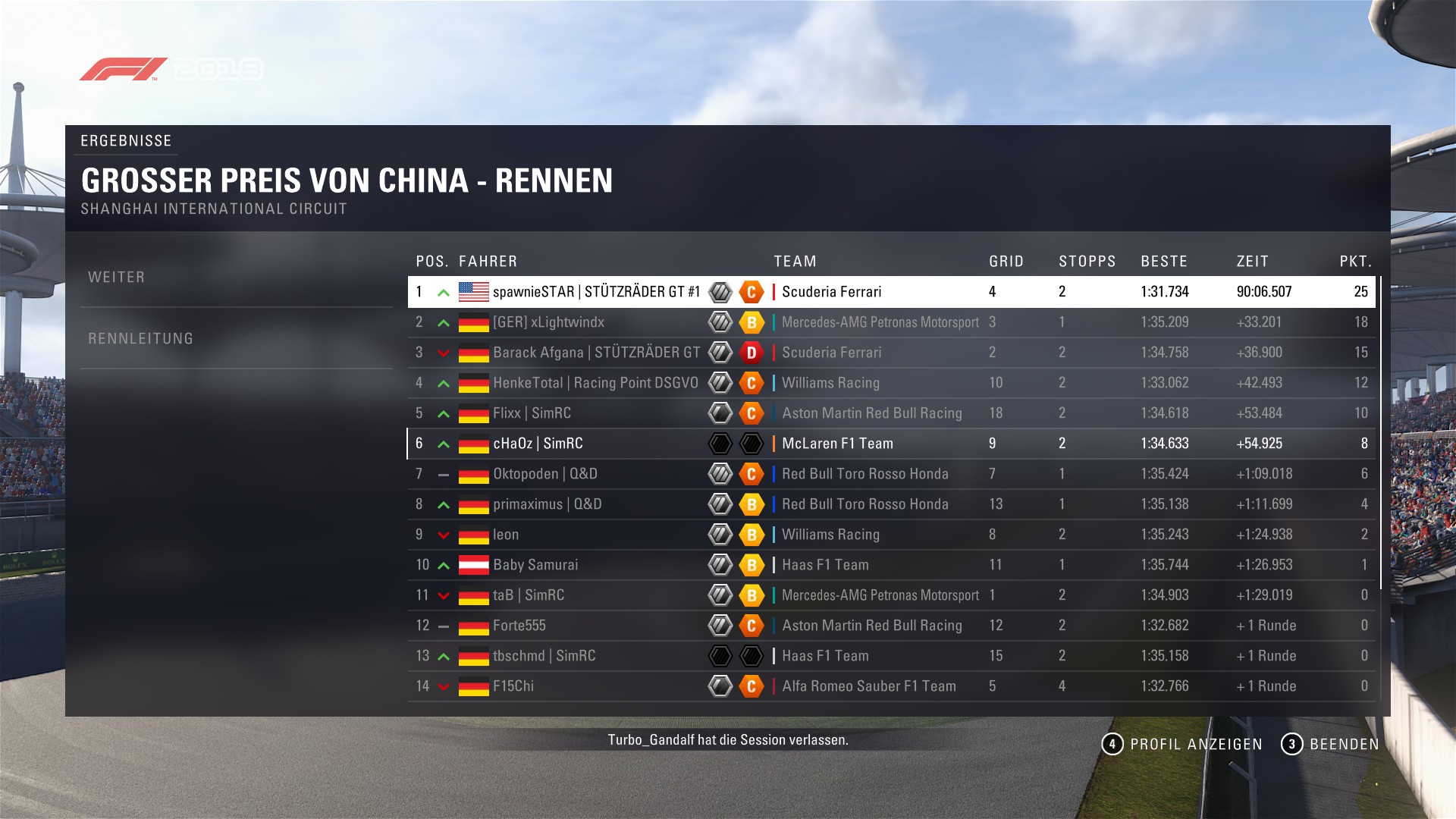Open the Rennleitung menu option

(141, 339)
